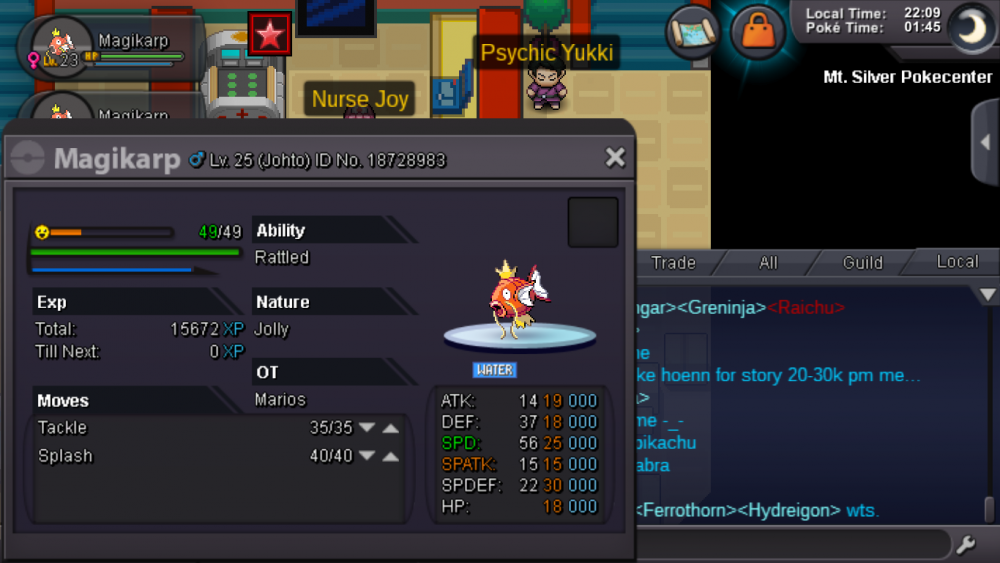Switch to the All chat tab
This screenshot has height=563, width=1000.
768,263
